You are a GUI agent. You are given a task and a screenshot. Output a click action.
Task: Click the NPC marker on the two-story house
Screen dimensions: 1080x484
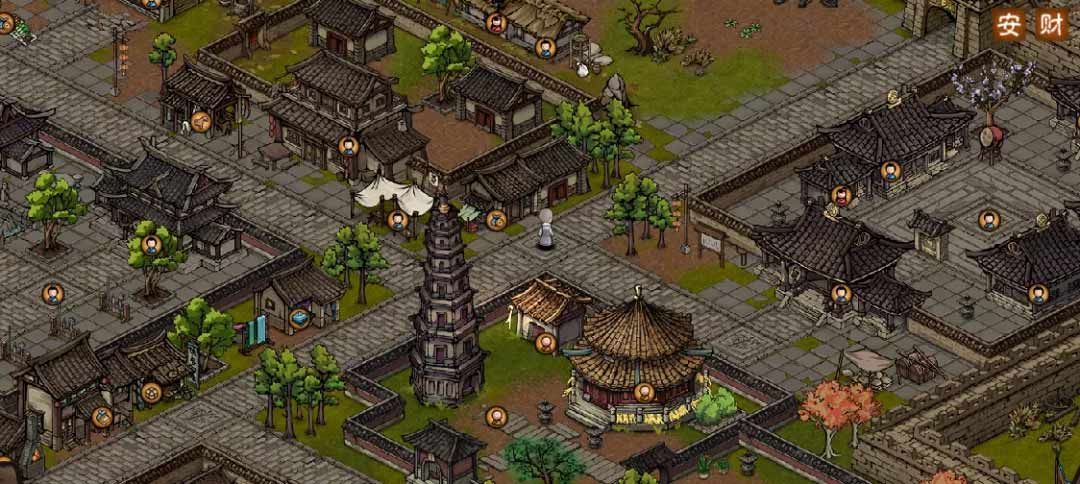click(348, 146)
